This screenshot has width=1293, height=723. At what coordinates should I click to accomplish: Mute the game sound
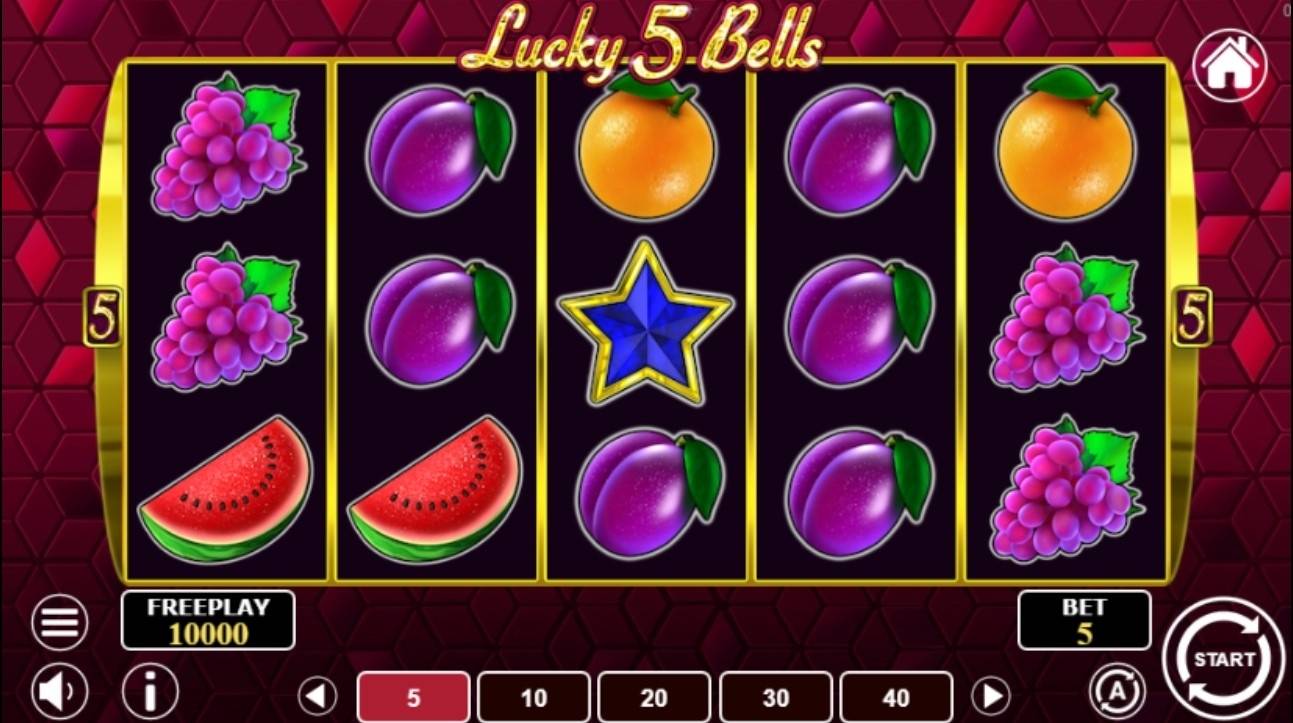58,689
